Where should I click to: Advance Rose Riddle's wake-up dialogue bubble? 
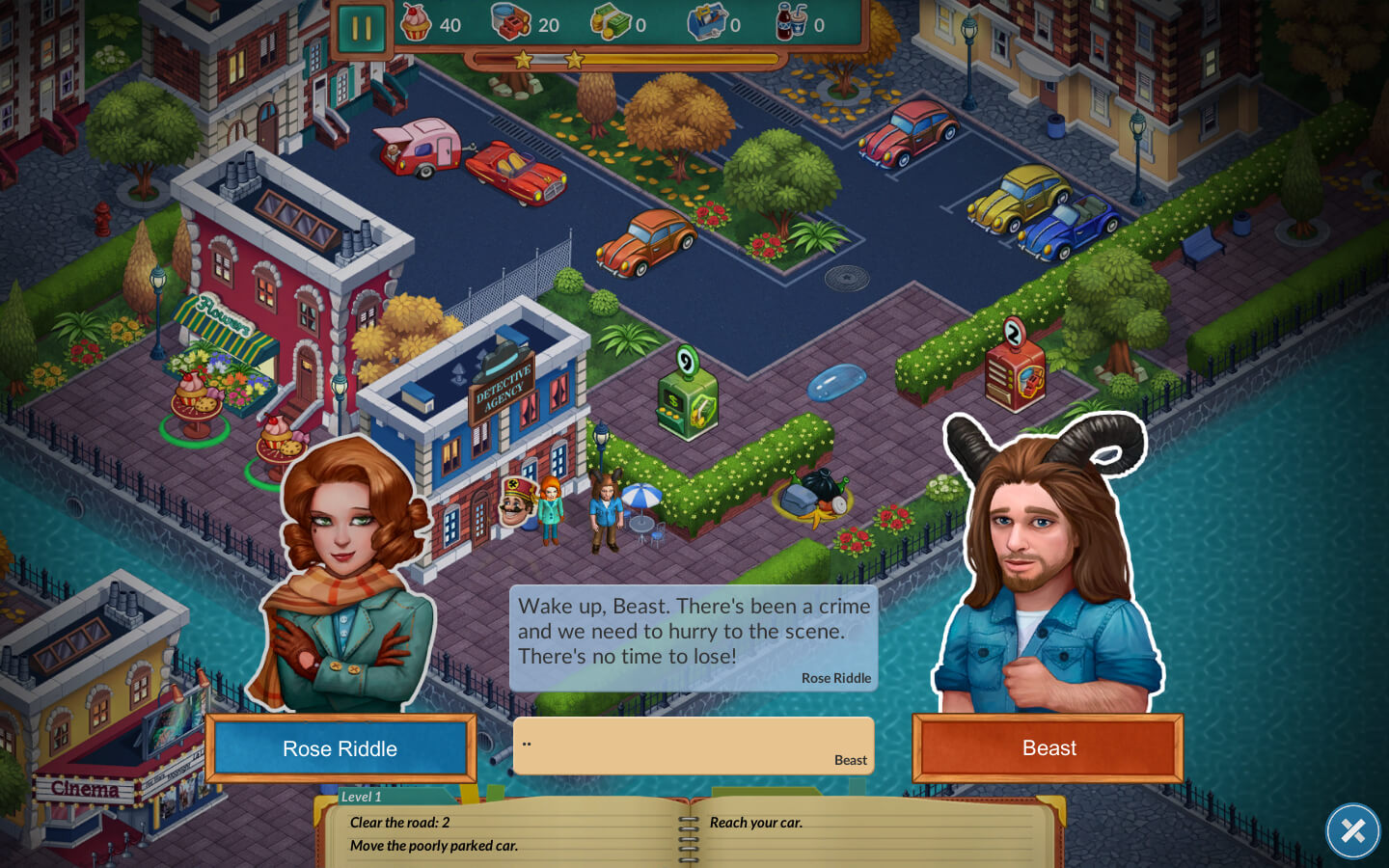(x=694, y=637)
